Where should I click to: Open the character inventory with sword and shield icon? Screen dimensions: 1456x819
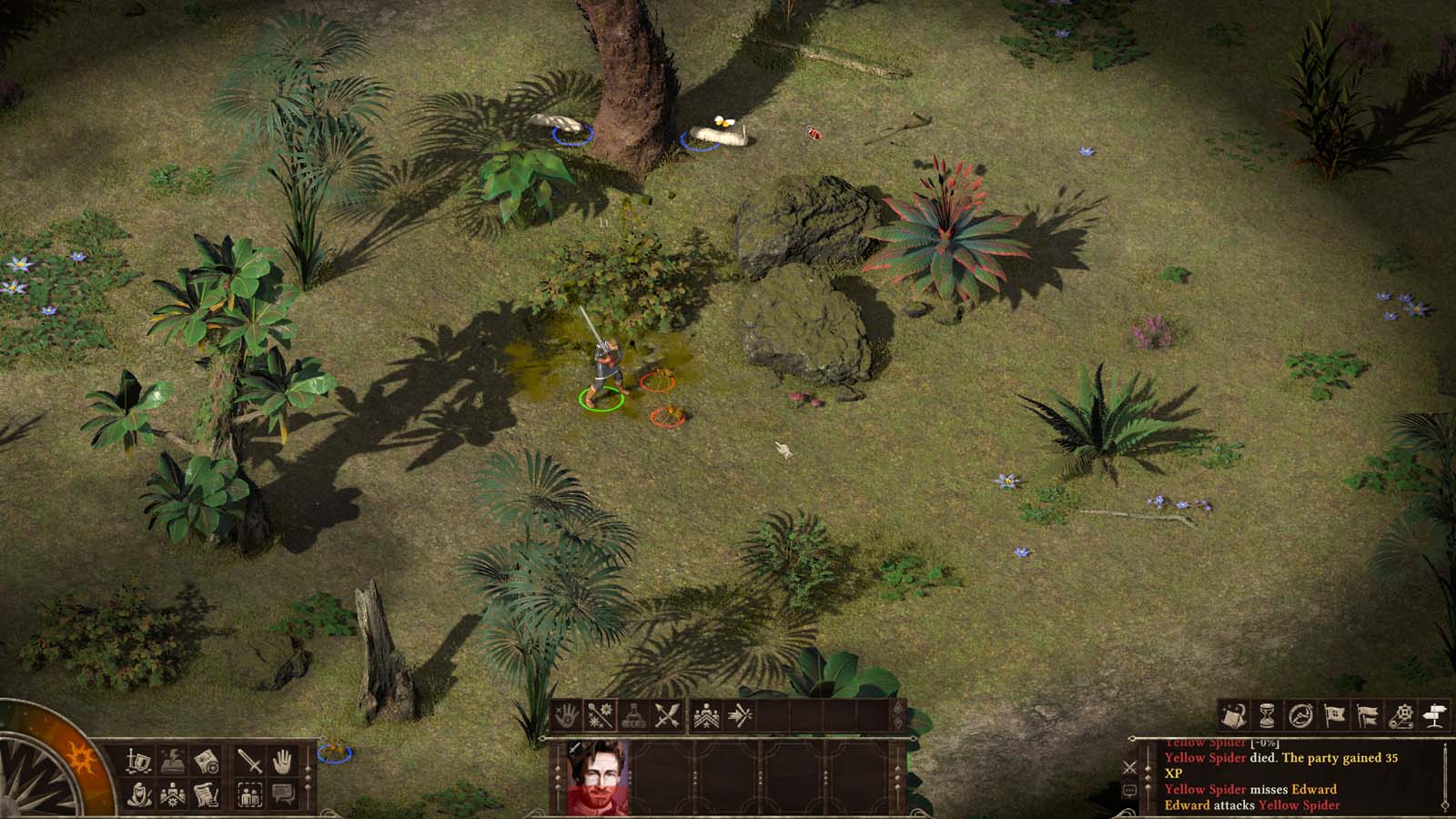(136, 760)
